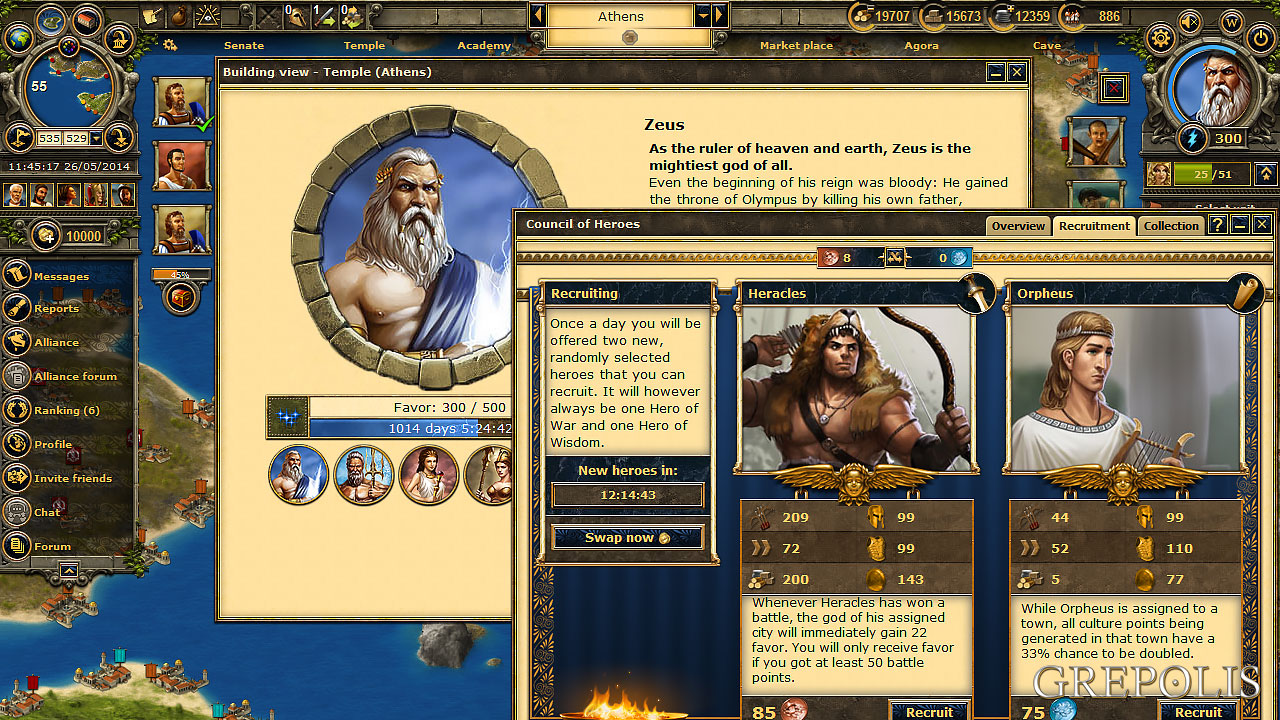The height and width of the screenshot is (720, 1280).
Task: Click the Swap now button
Action: coord(627,536)
